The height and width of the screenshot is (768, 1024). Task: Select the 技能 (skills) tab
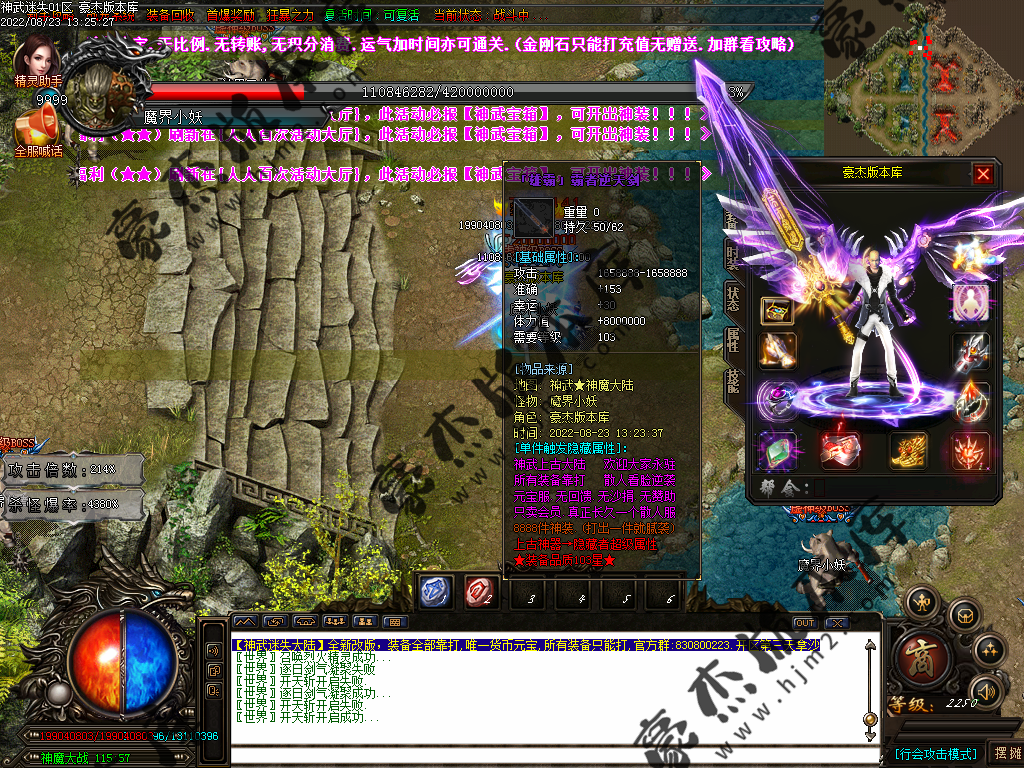733,382
